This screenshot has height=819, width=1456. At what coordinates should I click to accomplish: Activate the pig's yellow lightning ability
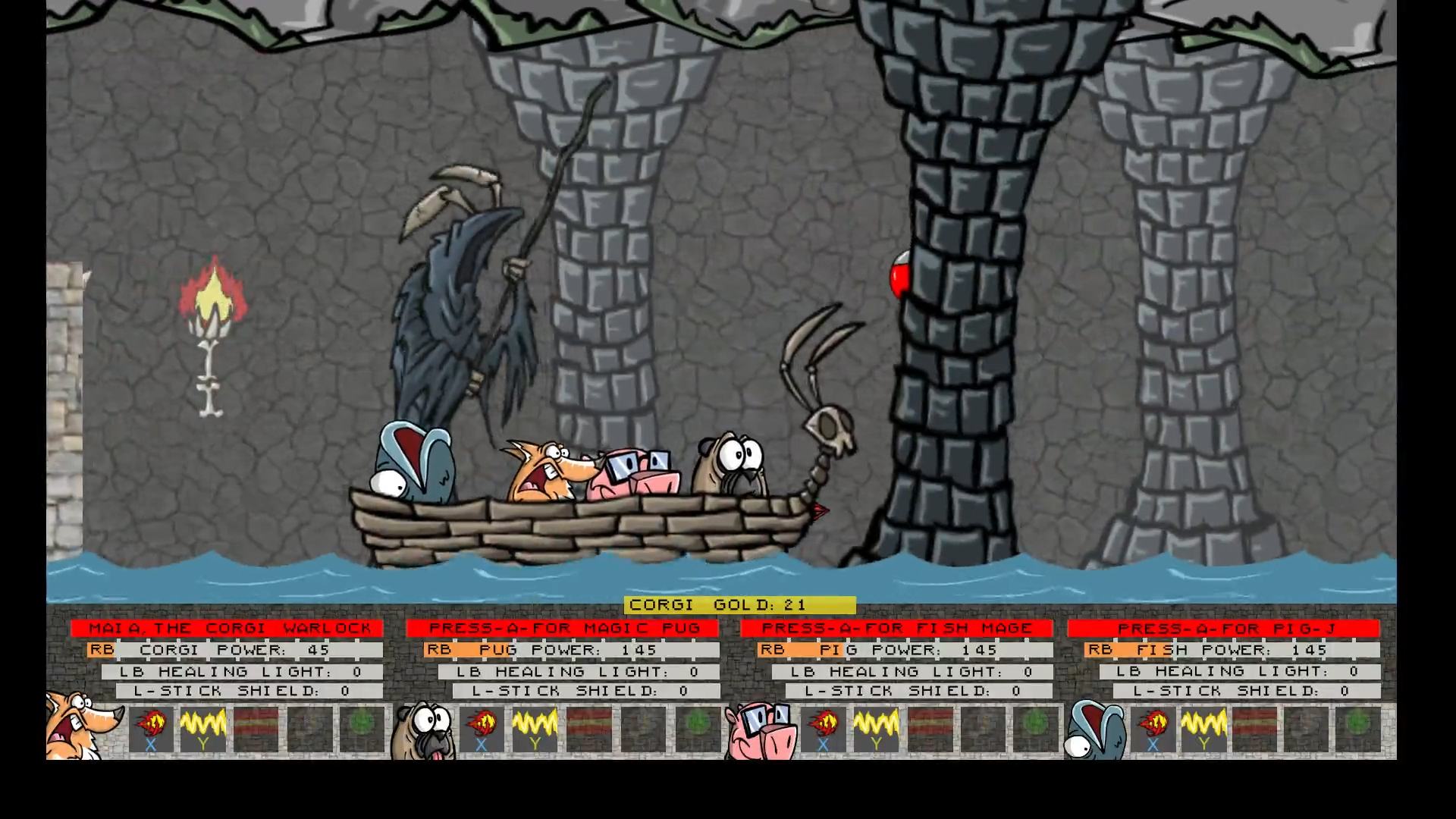876,729
